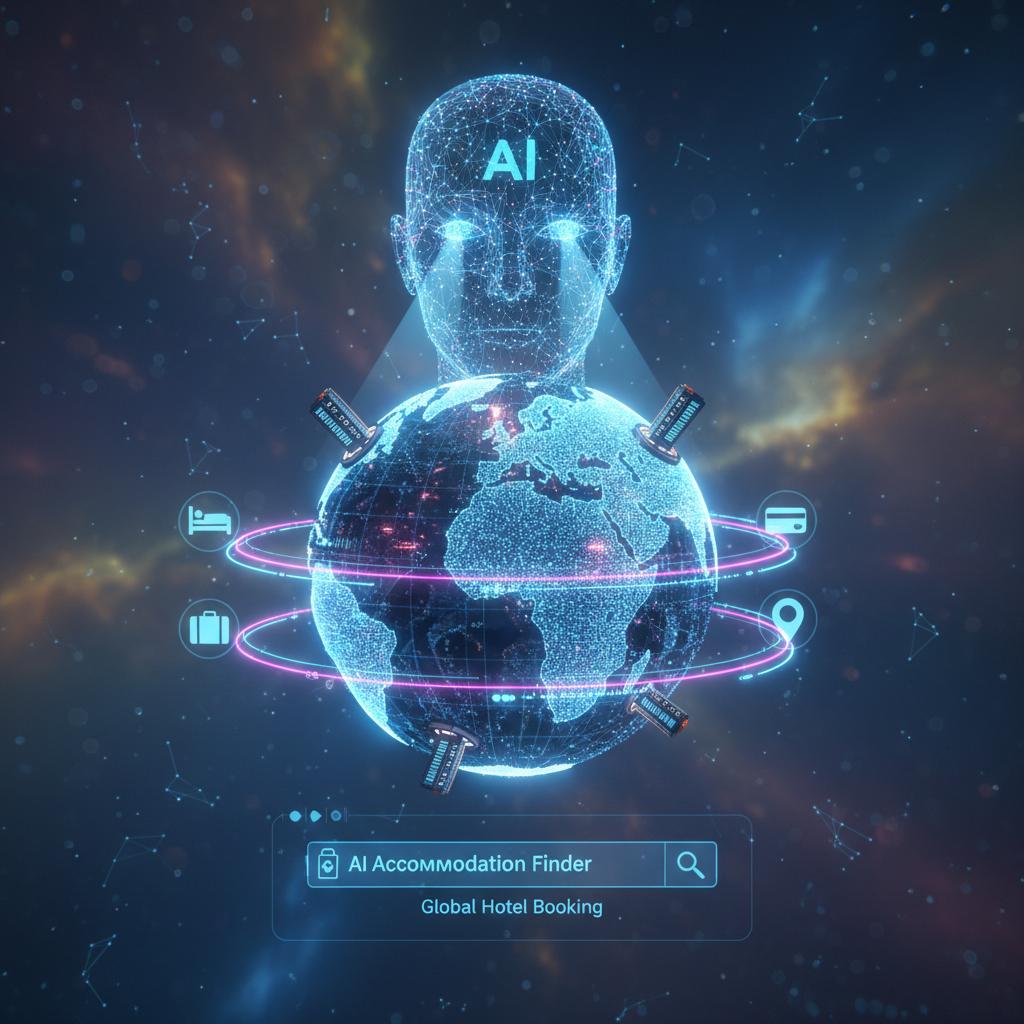The width and height of the screenshot is (1024, 1024).
Task: Choose the credit card payment icon
Action: tap(787, 519)
